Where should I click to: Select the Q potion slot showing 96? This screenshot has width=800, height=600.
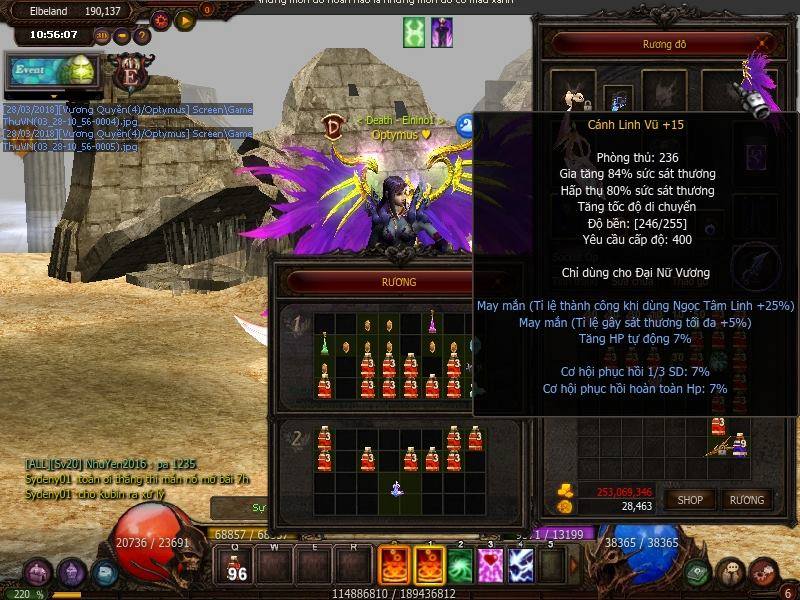coord(237,565)
